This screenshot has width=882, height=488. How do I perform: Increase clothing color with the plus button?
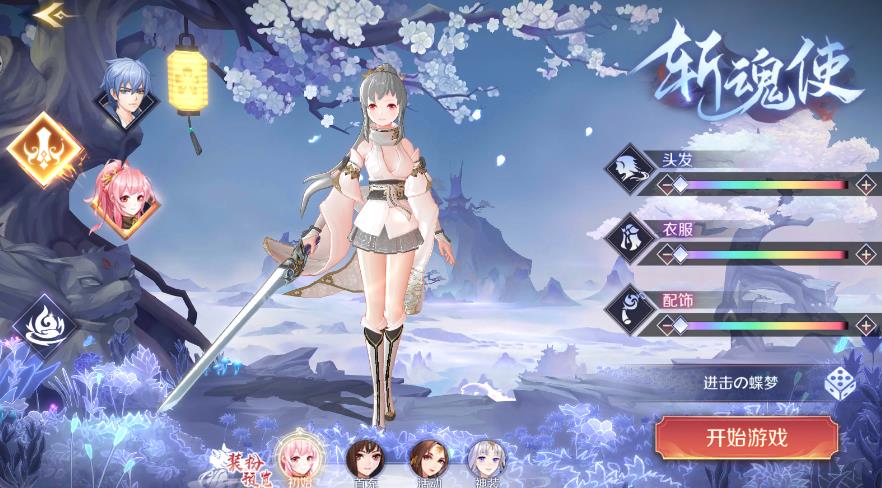click(865, 254)
